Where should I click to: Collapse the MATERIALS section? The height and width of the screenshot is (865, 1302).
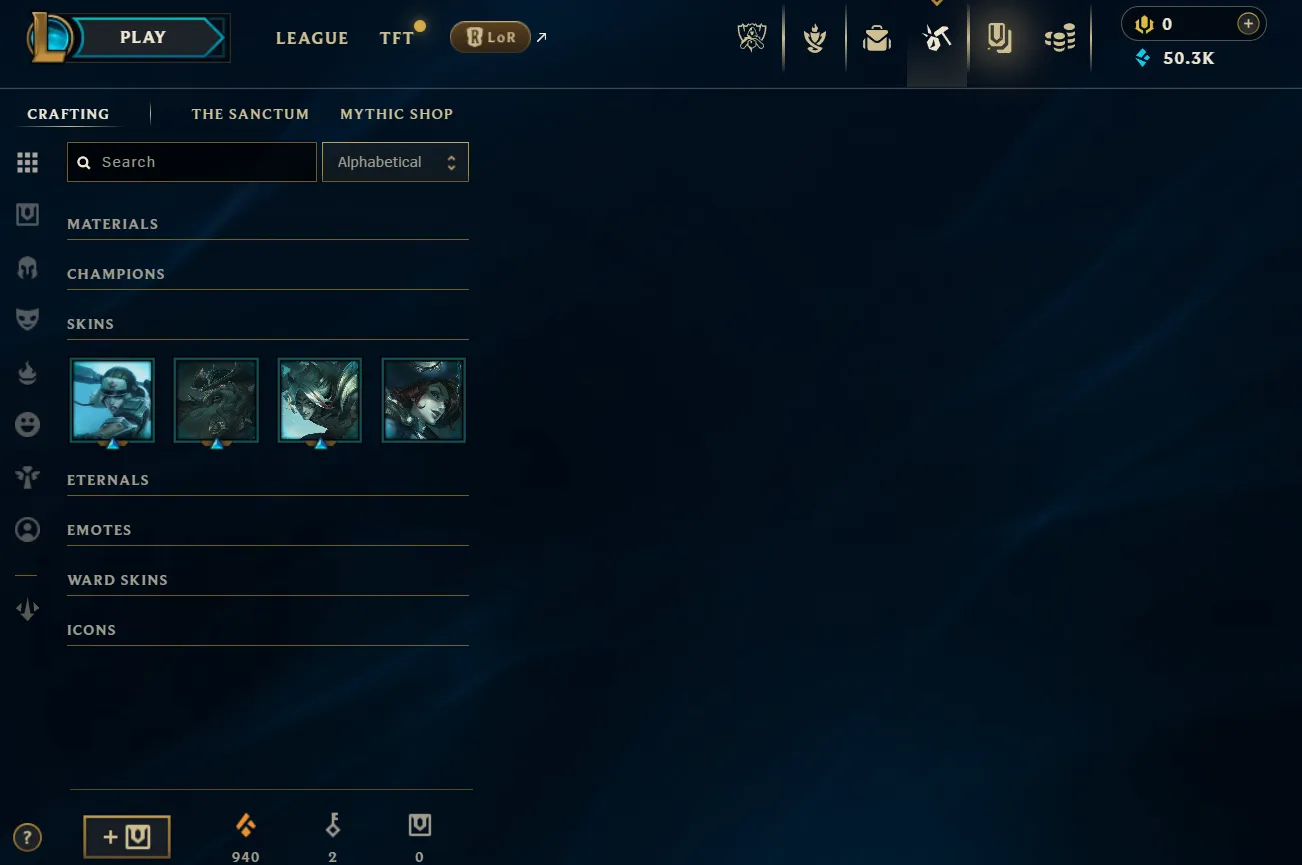pos(112,223)
